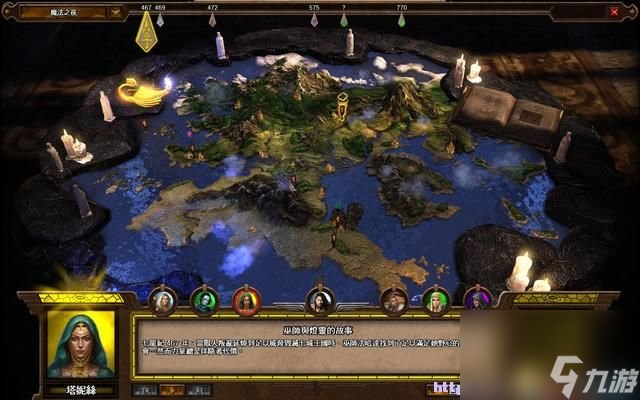The height and width of the screenshot is (400, 640).
Task: Close the campaign window with the red X
Action: [x=613, y=13]
